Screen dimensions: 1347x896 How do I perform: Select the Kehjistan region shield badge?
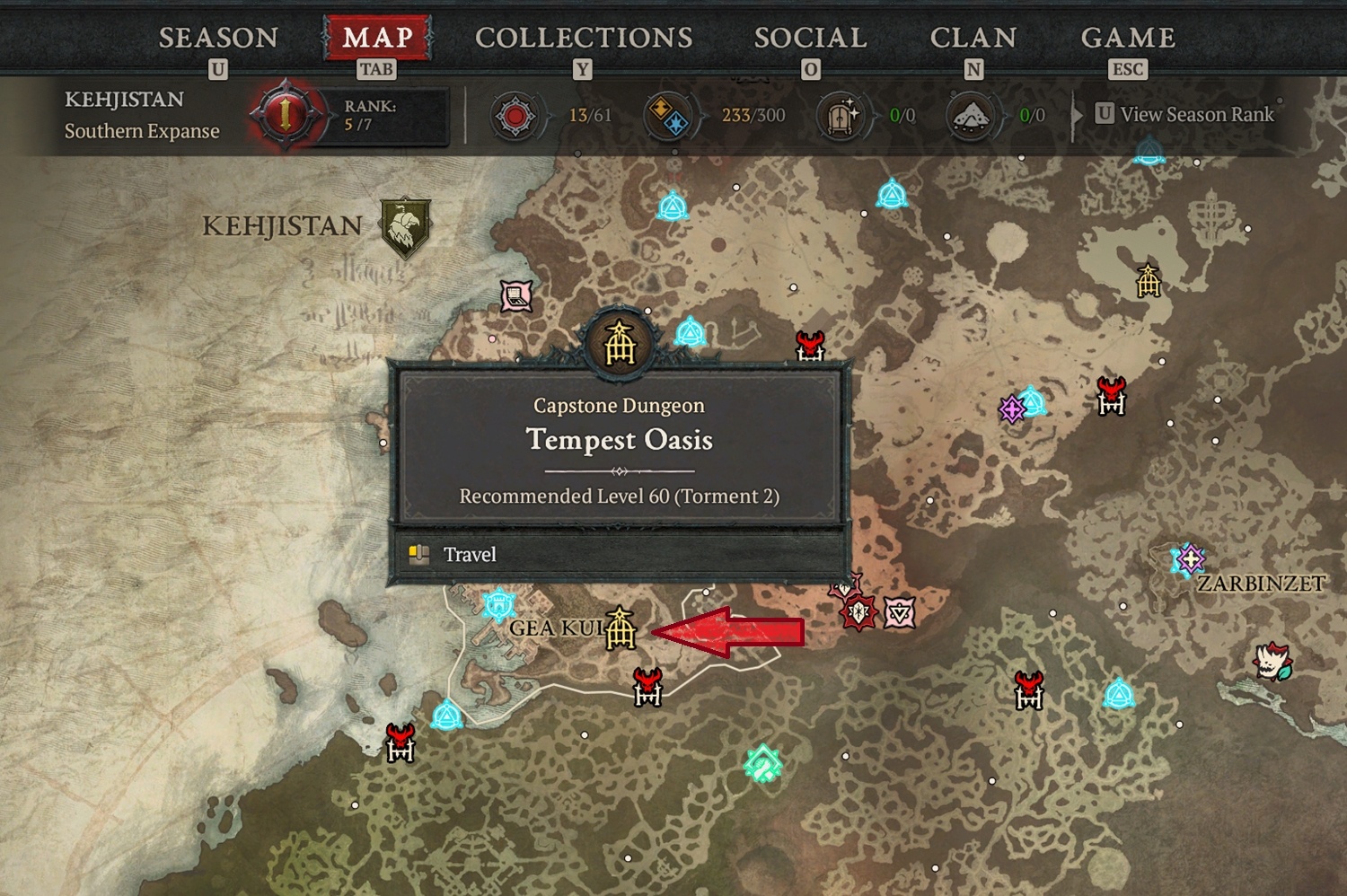click(x=405, y=226)
